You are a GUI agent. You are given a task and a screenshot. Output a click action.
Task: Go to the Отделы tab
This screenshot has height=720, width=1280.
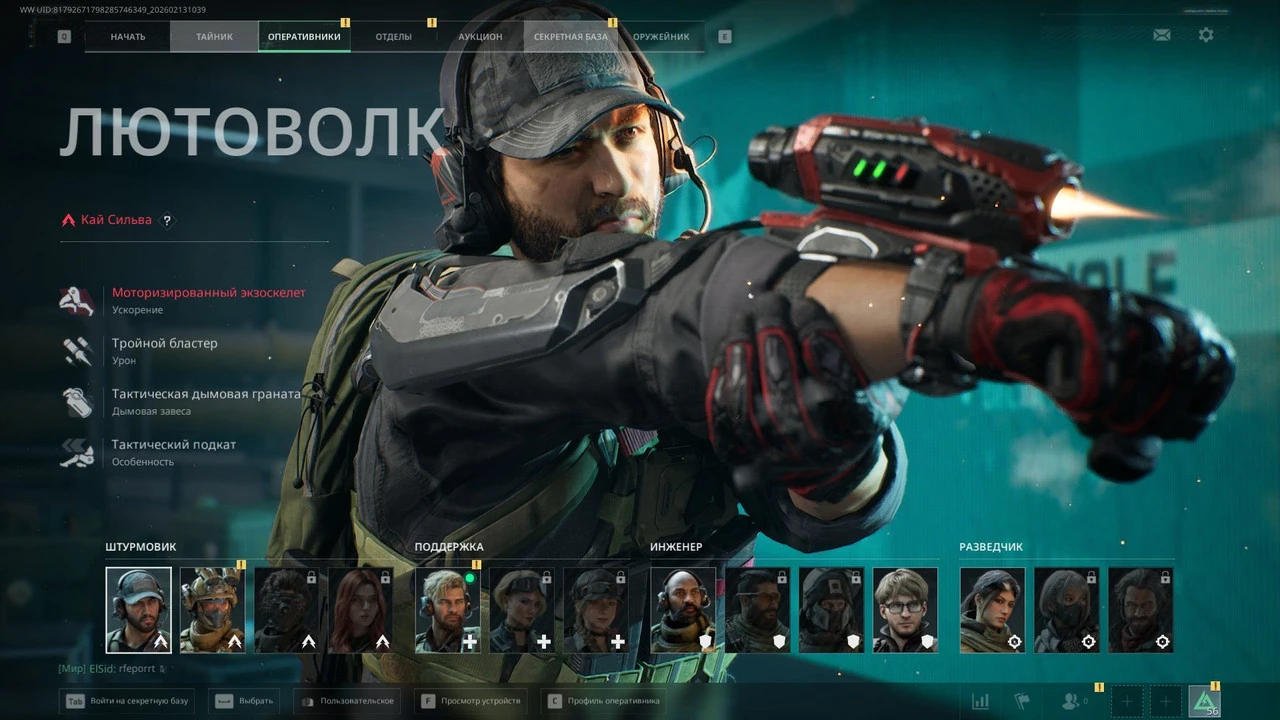pyautogui.click(x=394, y=37)
